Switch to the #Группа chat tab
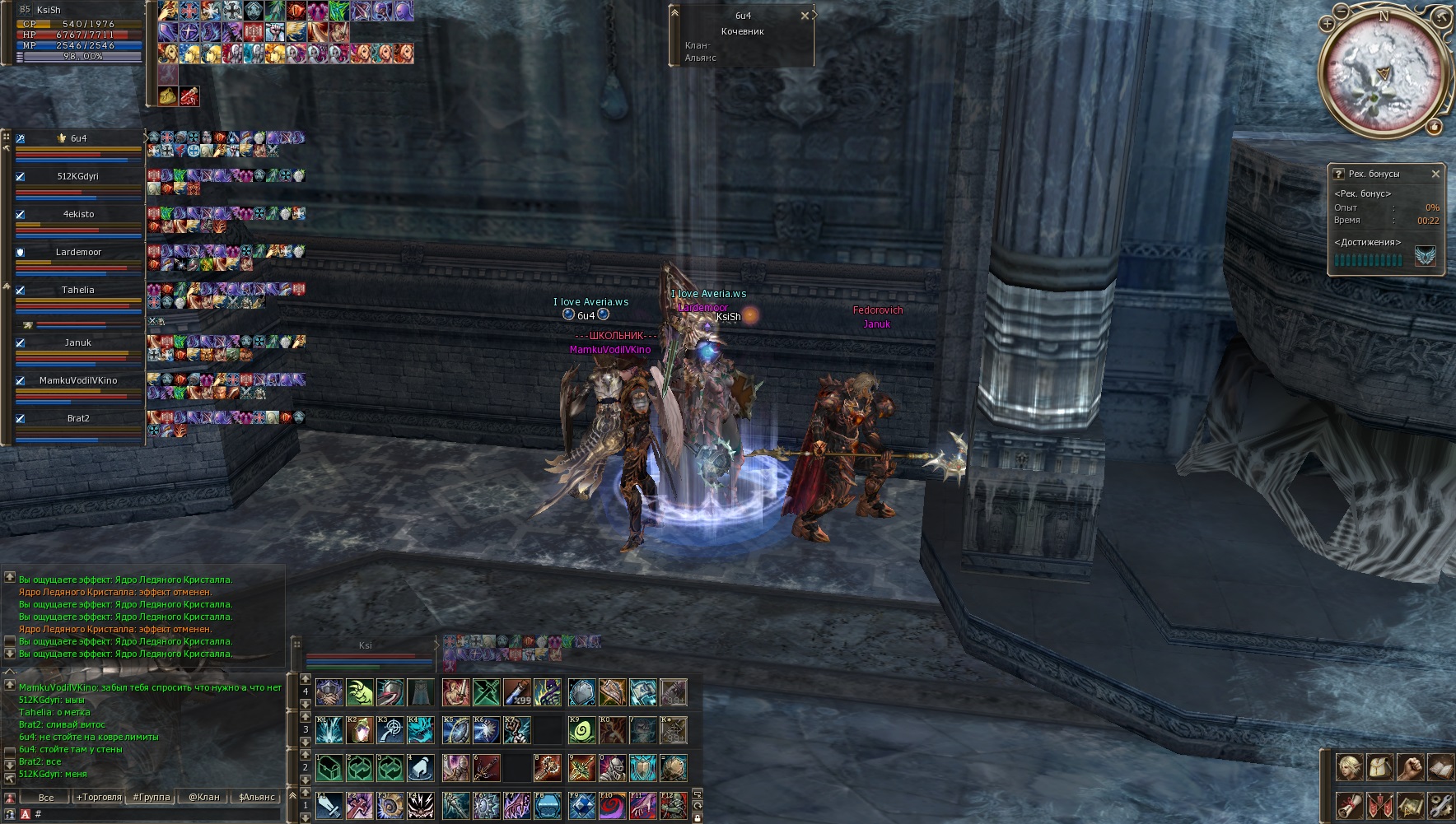 [x=152, y=797]
